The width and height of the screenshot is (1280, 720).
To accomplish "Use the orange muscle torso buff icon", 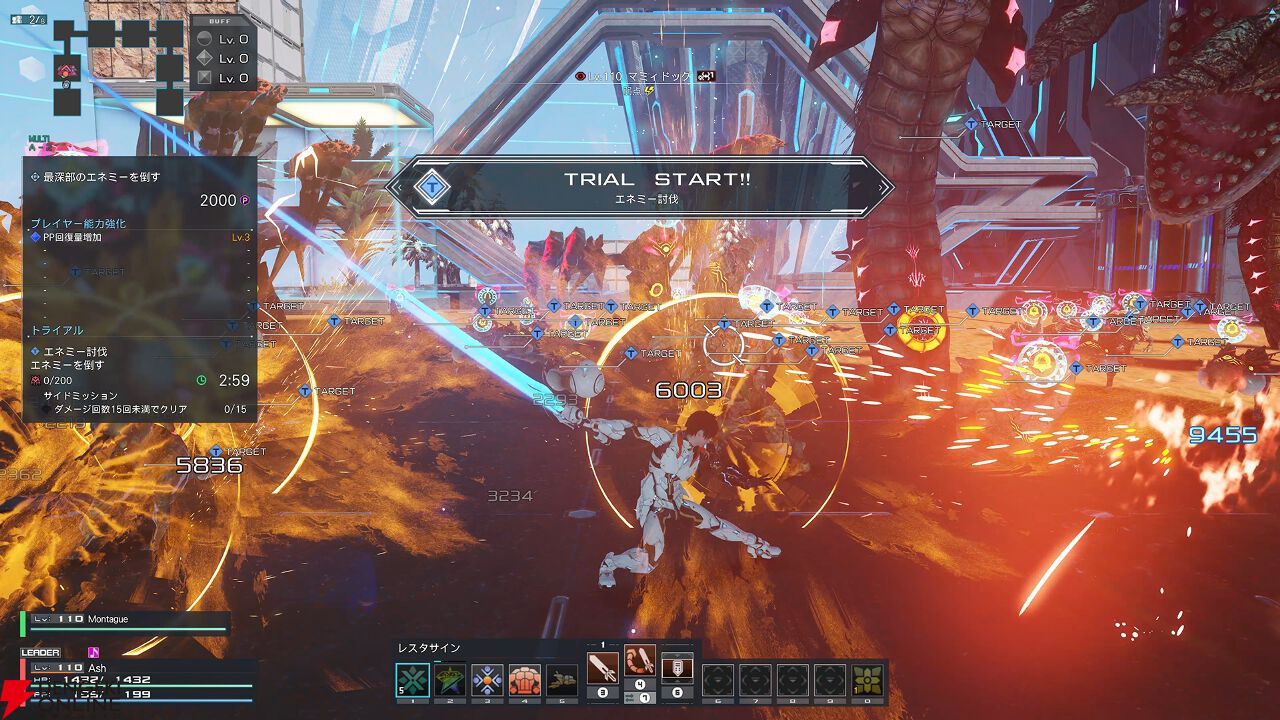I will [x=524, y=681].
